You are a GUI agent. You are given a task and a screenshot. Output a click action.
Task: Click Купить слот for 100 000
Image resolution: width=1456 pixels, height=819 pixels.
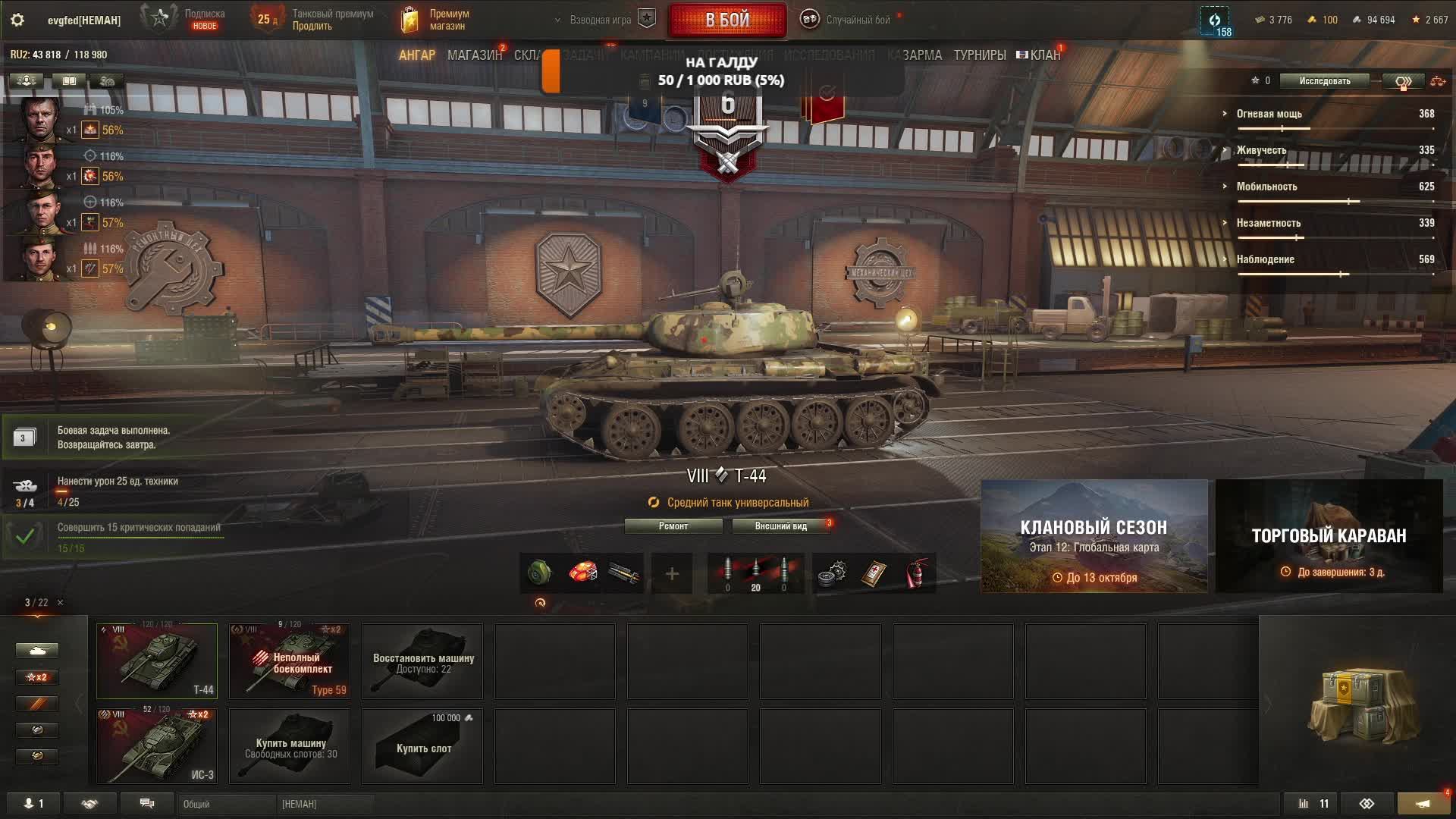422,745
